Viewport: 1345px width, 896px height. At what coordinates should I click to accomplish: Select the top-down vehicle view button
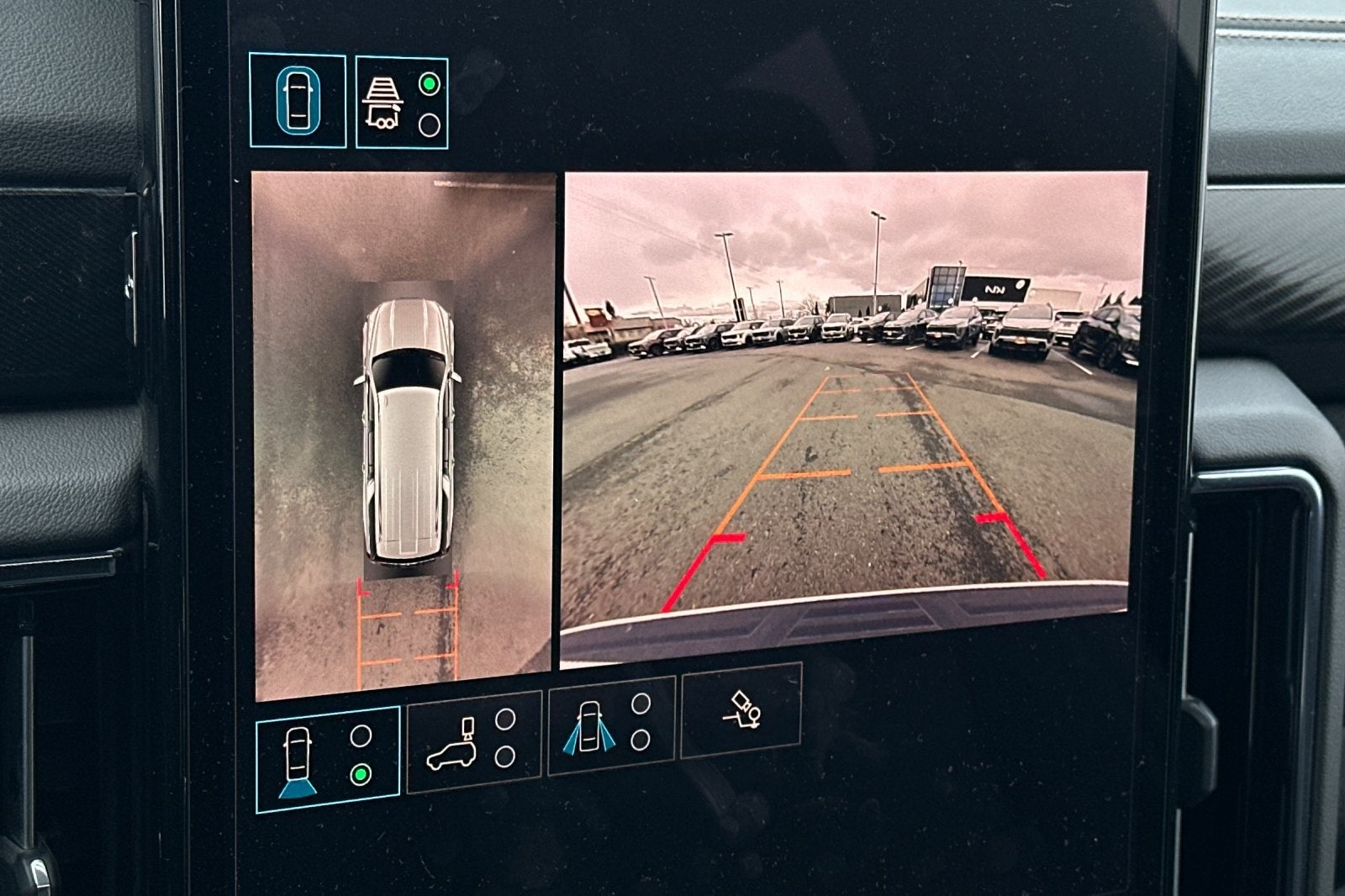click(297, 102)
